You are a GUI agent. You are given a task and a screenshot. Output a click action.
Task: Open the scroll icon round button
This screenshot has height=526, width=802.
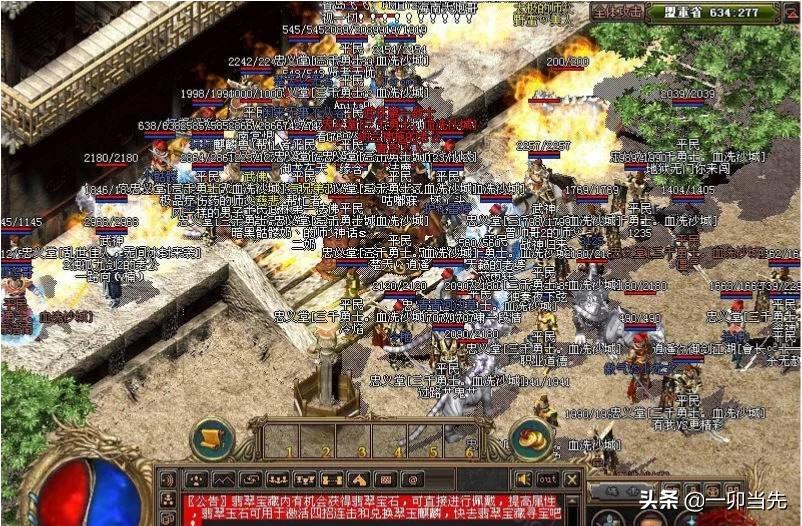(x=212, y=437)
